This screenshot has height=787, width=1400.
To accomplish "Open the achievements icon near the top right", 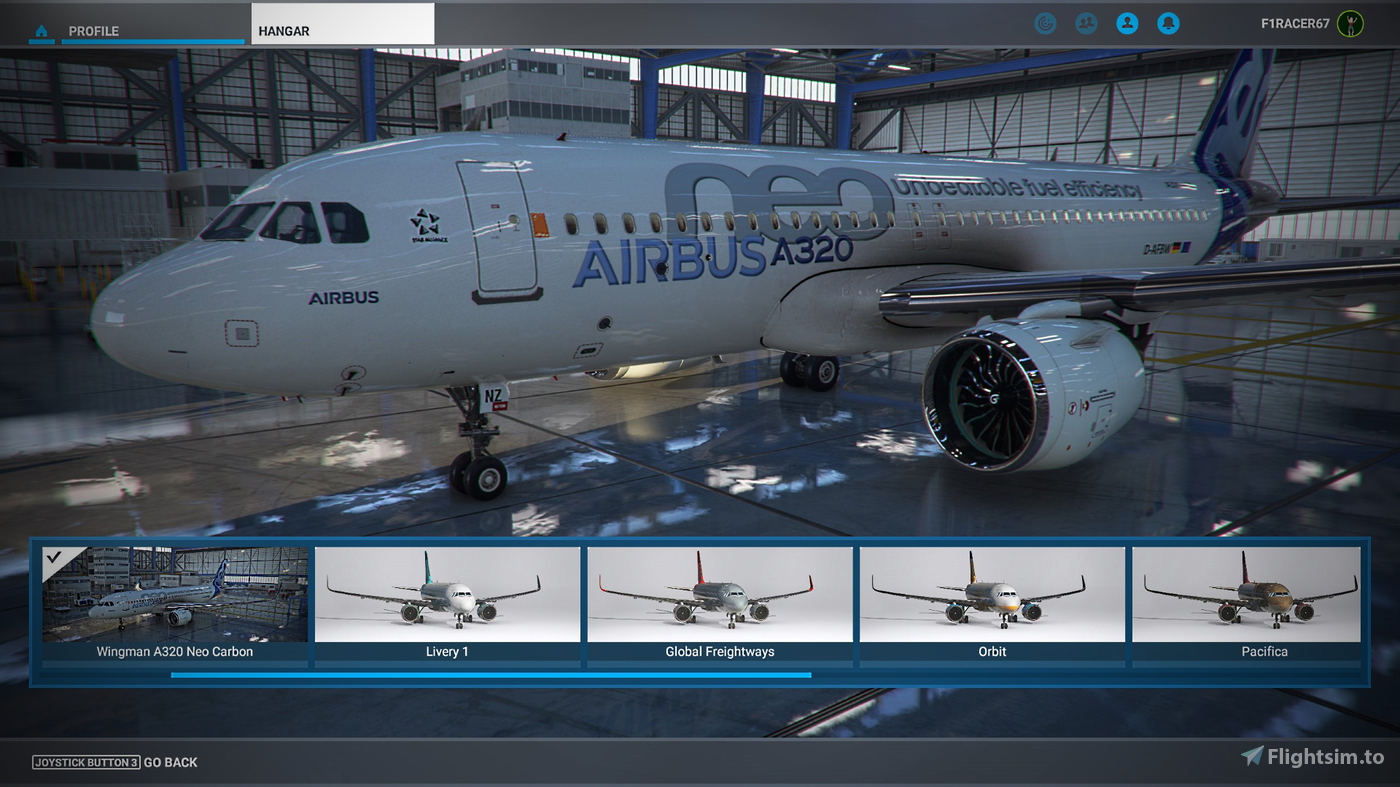I will [1045, 23].
